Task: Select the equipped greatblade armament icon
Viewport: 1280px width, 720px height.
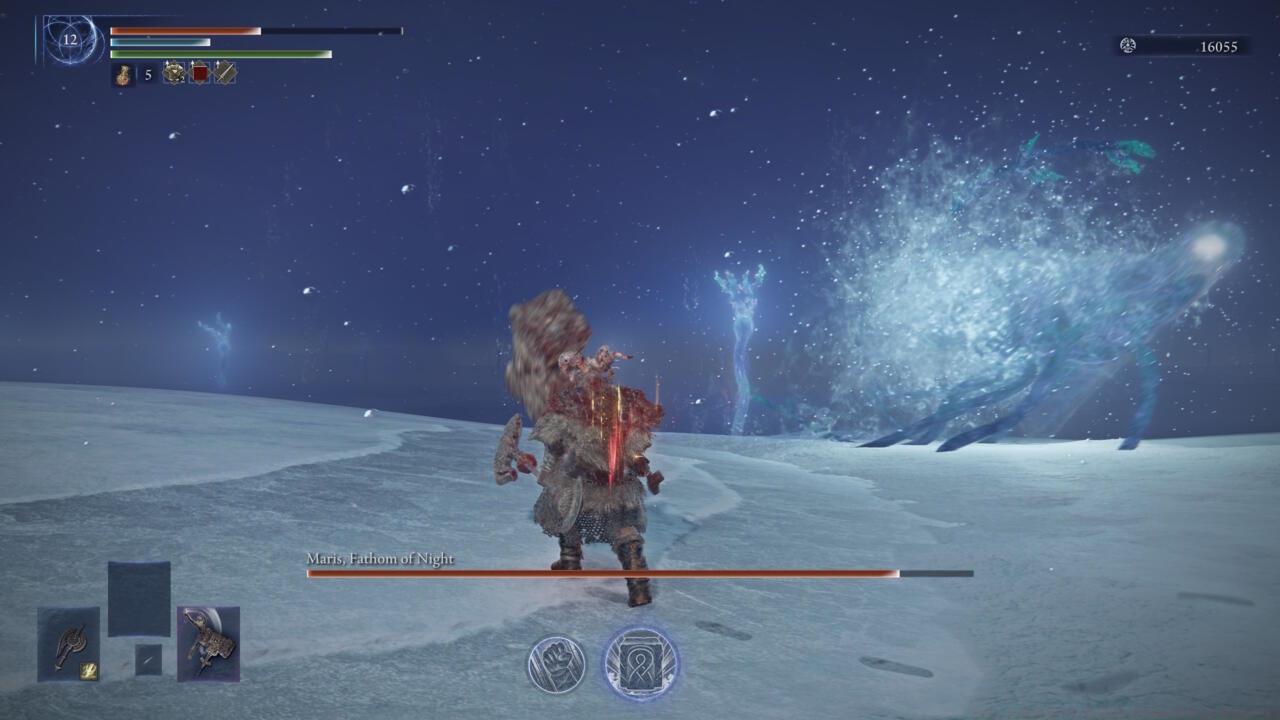Action: click(x=207, y=638)
